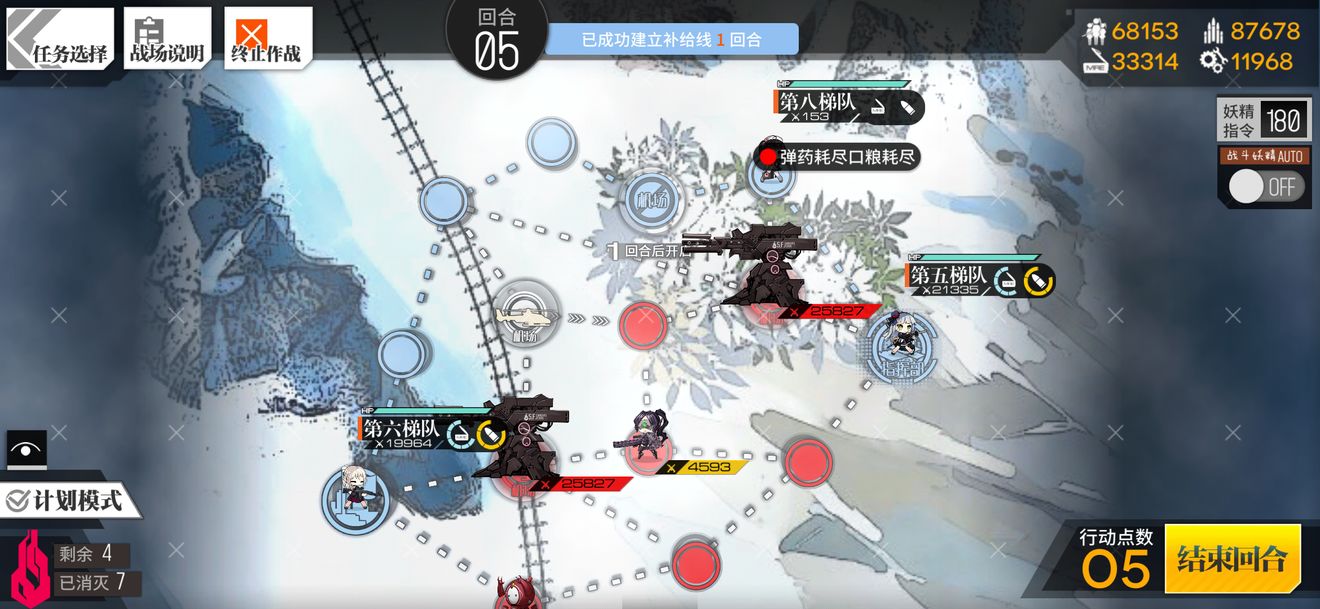The height and width of the screenshot is (609, 1320).
Task: Go back to 任务选择 mission select
Action: 60,40
